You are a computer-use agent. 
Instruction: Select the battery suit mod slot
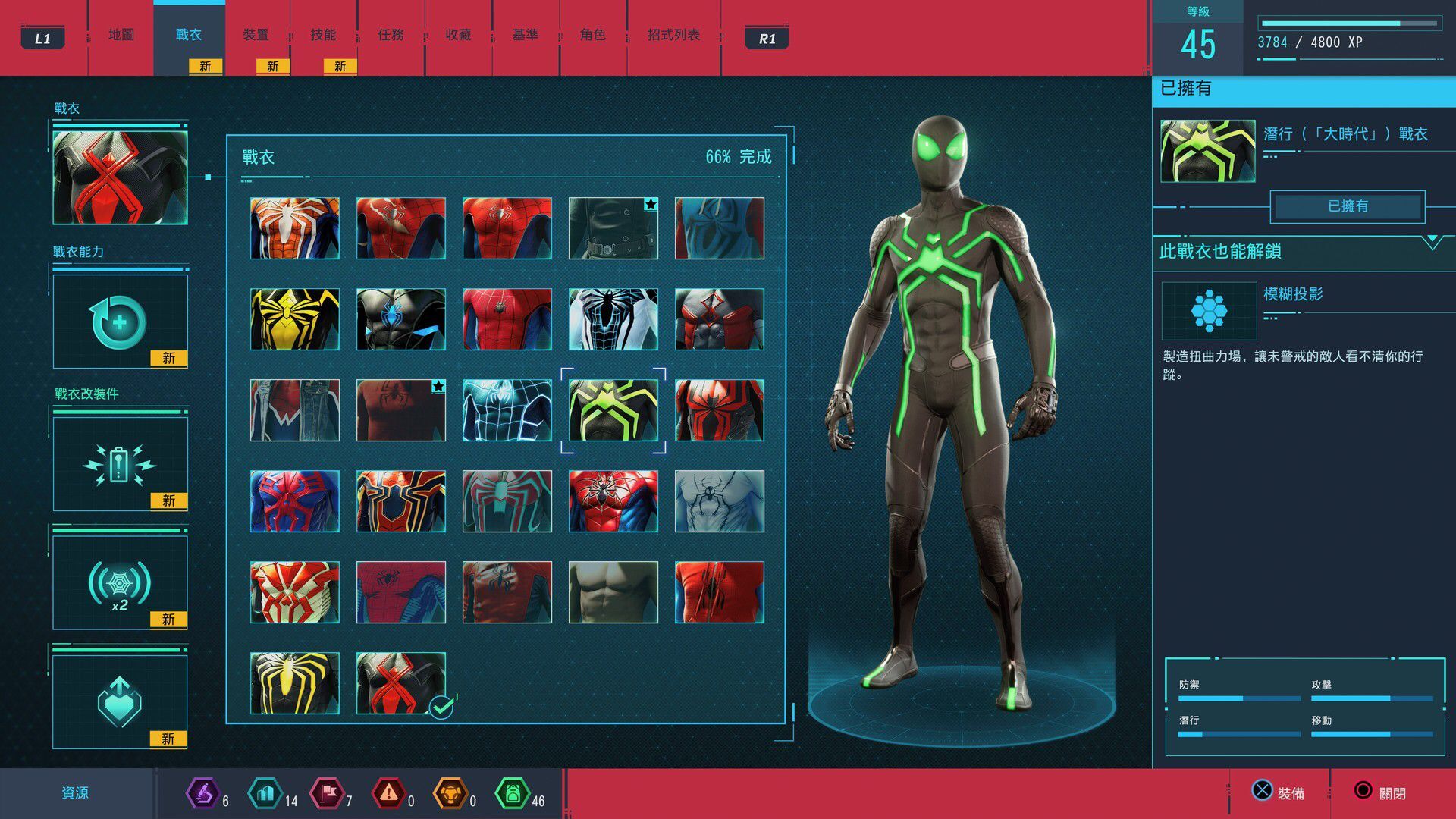[120, 464]
